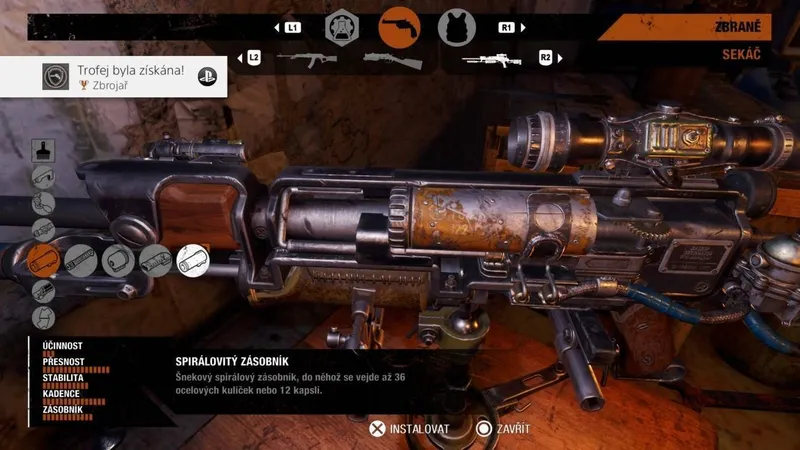The width and height of the screenshot is (800, 450).
Task: Select the white highlighted spiral magazine
Action: click(x=193, y=261)
